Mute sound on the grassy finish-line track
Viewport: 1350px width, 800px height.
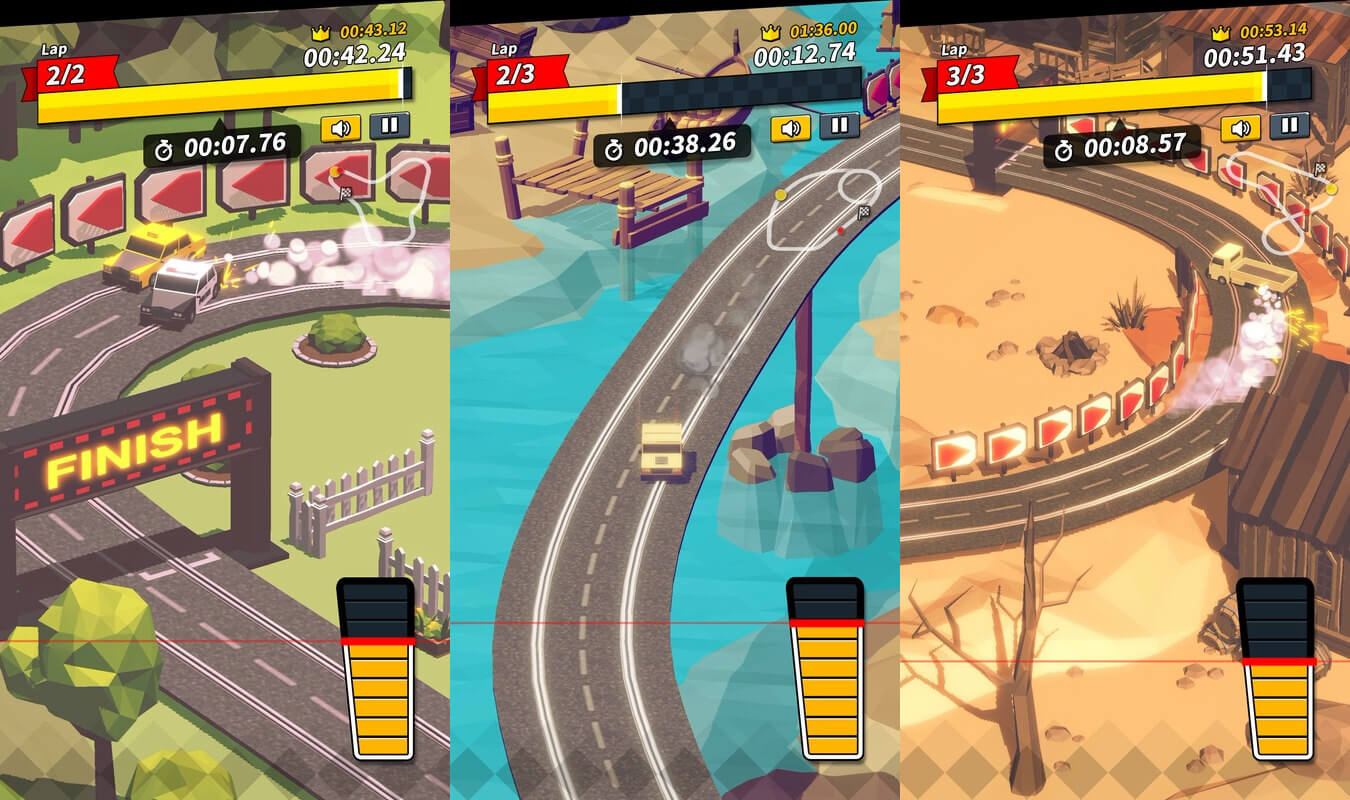tap(341, 128)
